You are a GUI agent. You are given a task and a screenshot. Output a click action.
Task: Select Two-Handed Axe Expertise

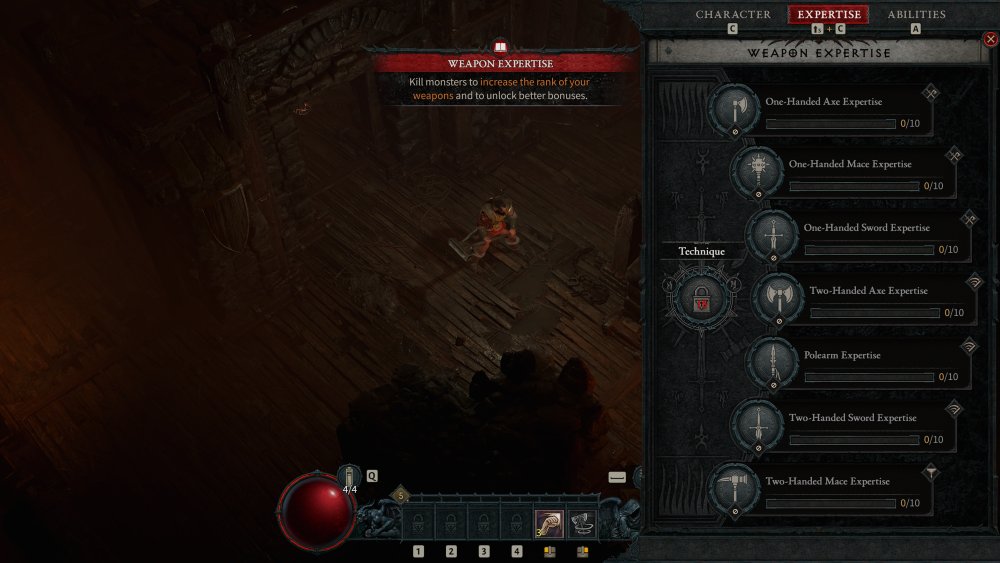pyautogui.click(x=778, y=298)
